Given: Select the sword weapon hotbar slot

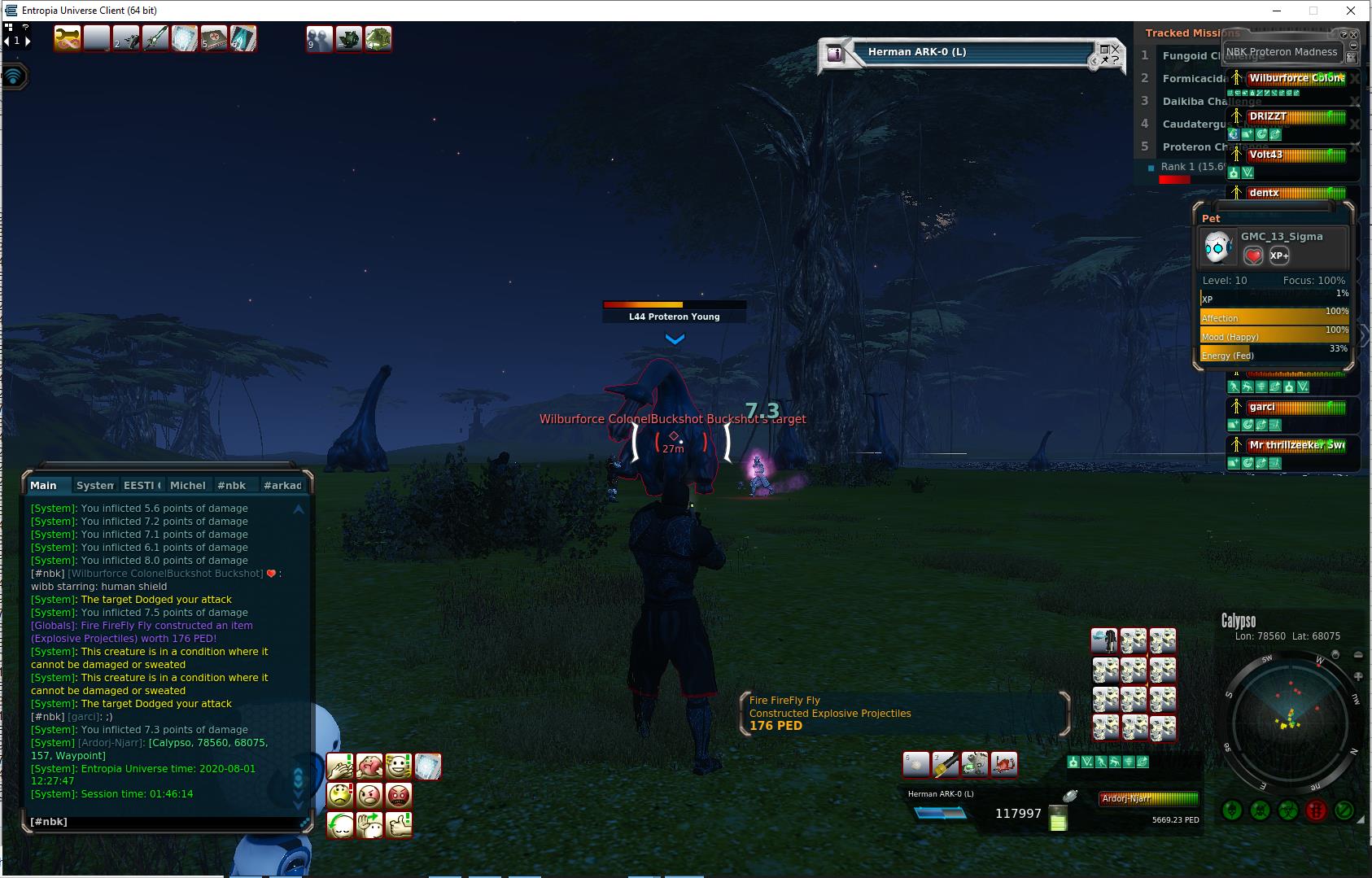Looking at the screenshot, I should point(155,38).
